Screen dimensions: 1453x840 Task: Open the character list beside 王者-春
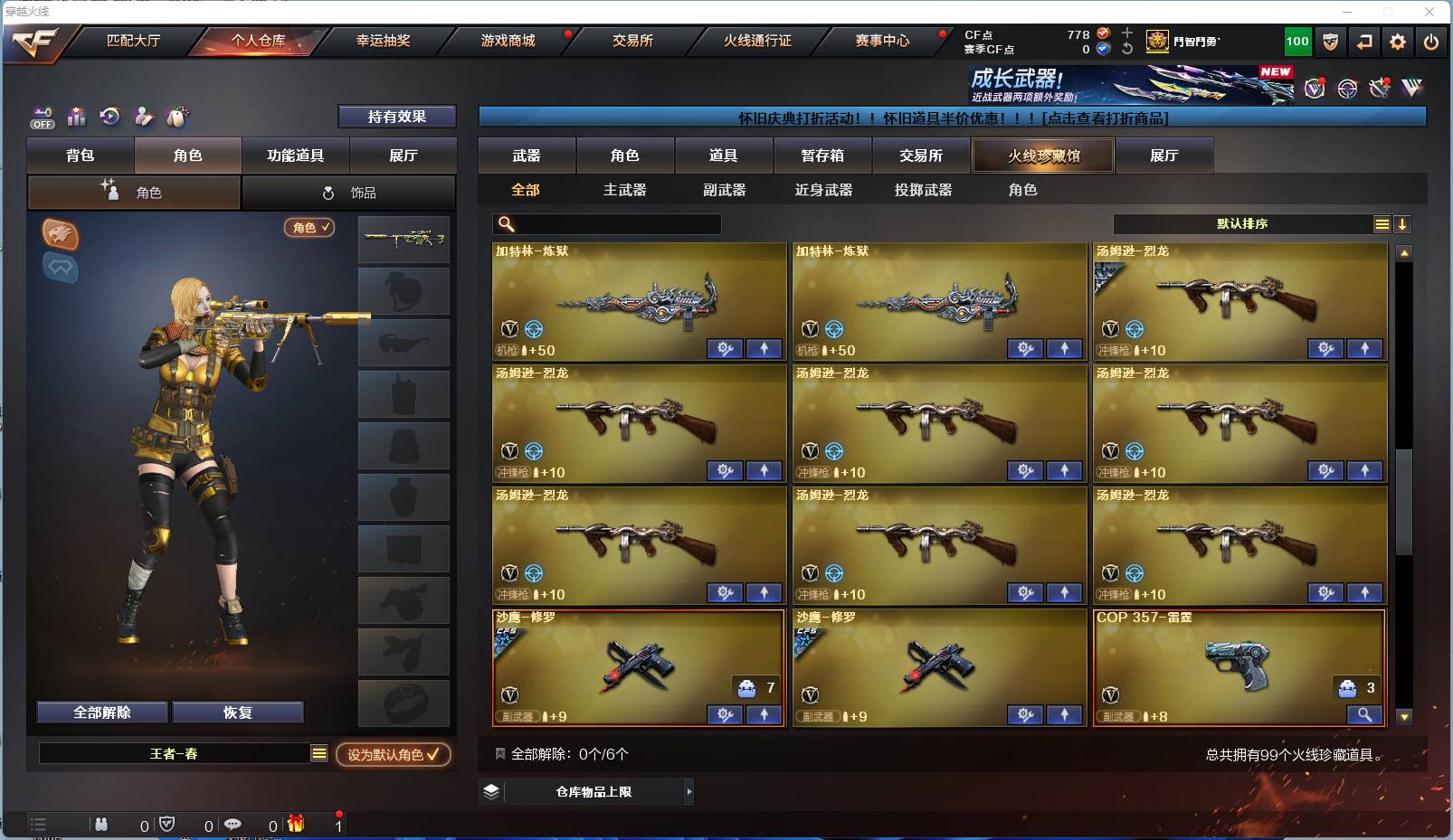point(319,753)
